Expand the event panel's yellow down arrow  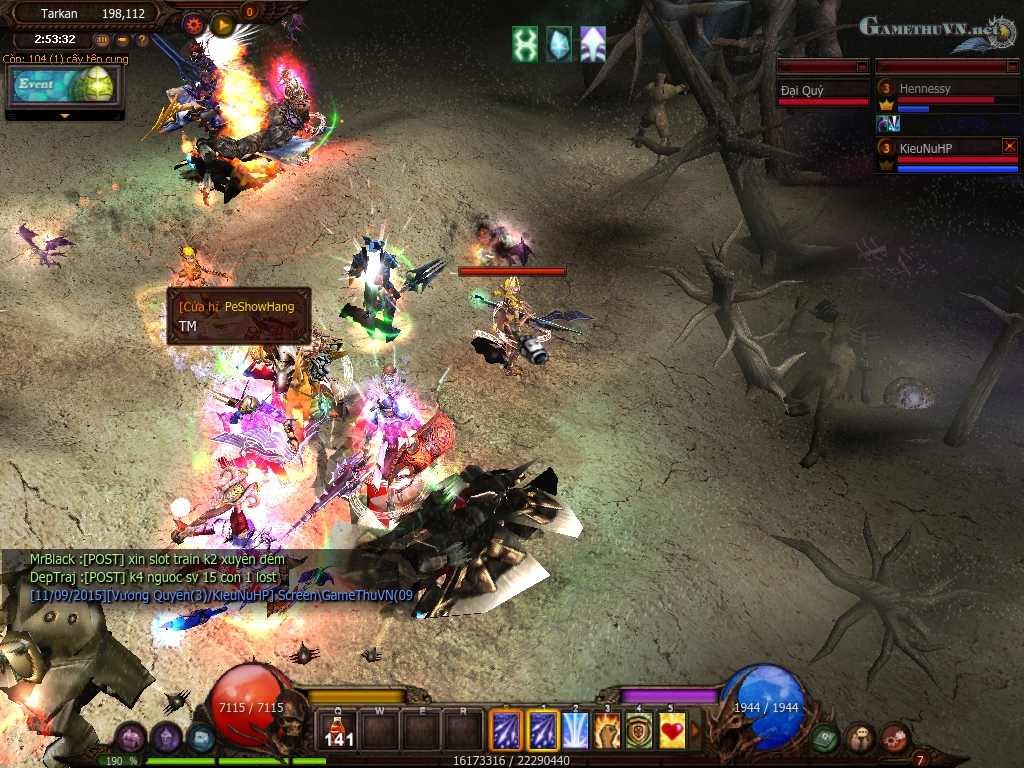65,115
